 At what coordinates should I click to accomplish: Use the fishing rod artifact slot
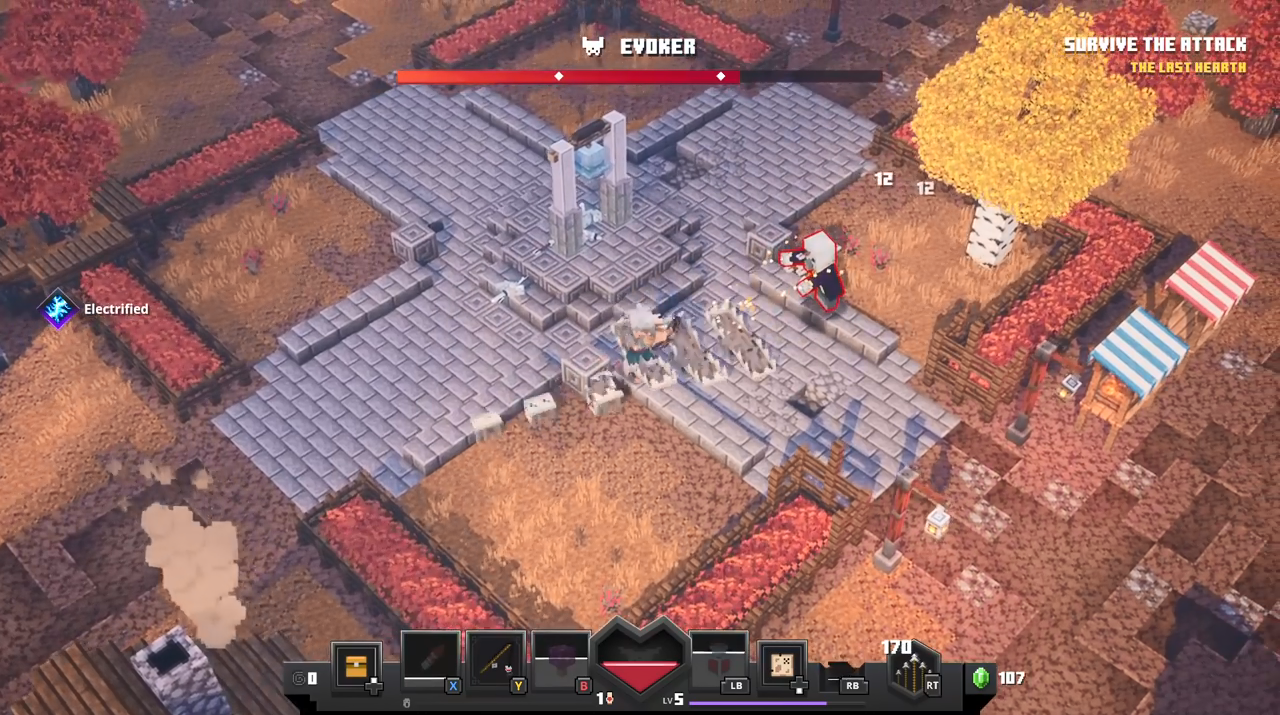(x=496, y=660)
